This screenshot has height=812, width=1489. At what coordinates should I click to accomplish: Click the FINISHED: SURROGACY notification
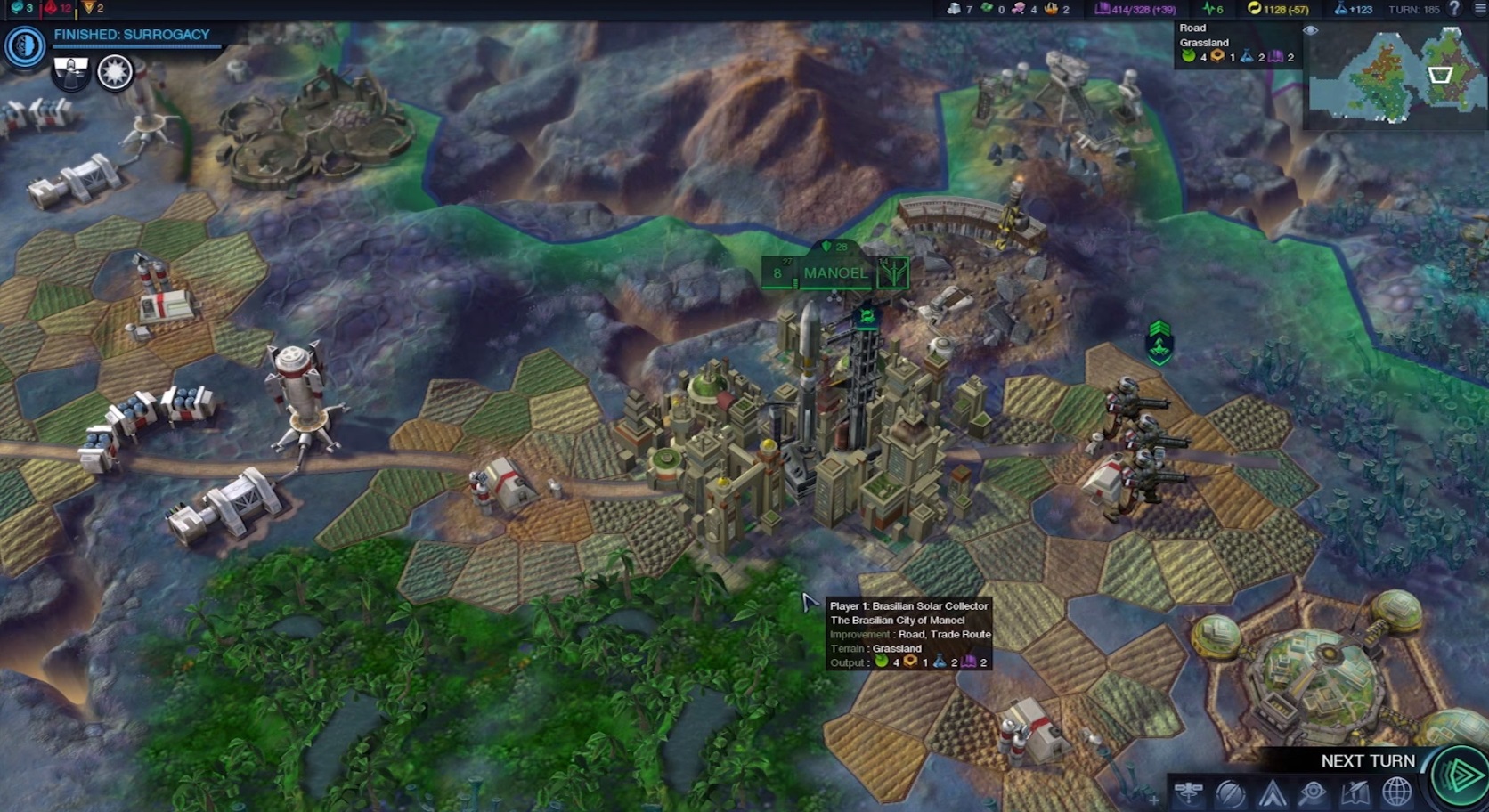pyautogui.click(x=132, y=34)
